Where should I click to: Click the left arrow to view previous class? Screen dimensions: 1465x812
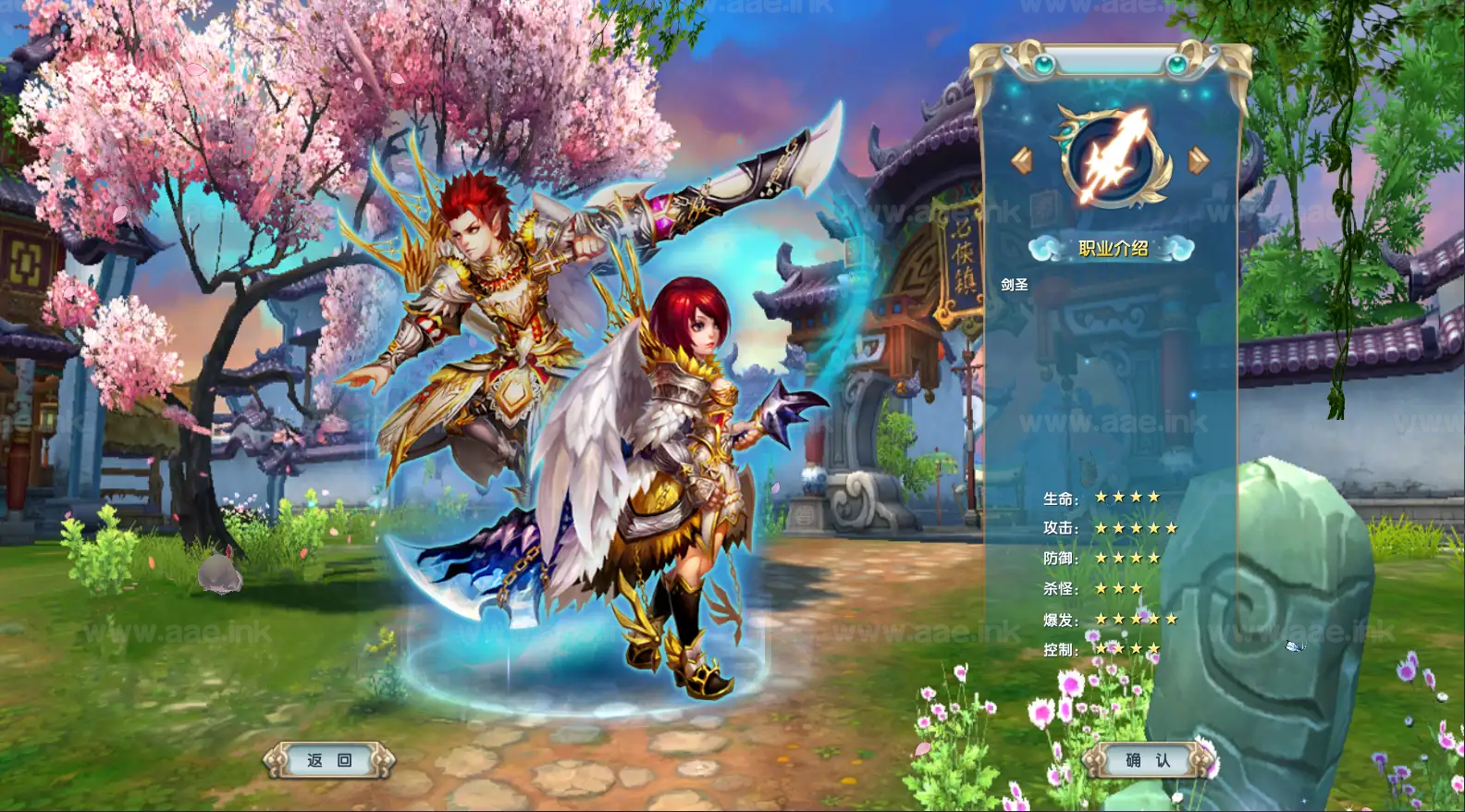1023,157
